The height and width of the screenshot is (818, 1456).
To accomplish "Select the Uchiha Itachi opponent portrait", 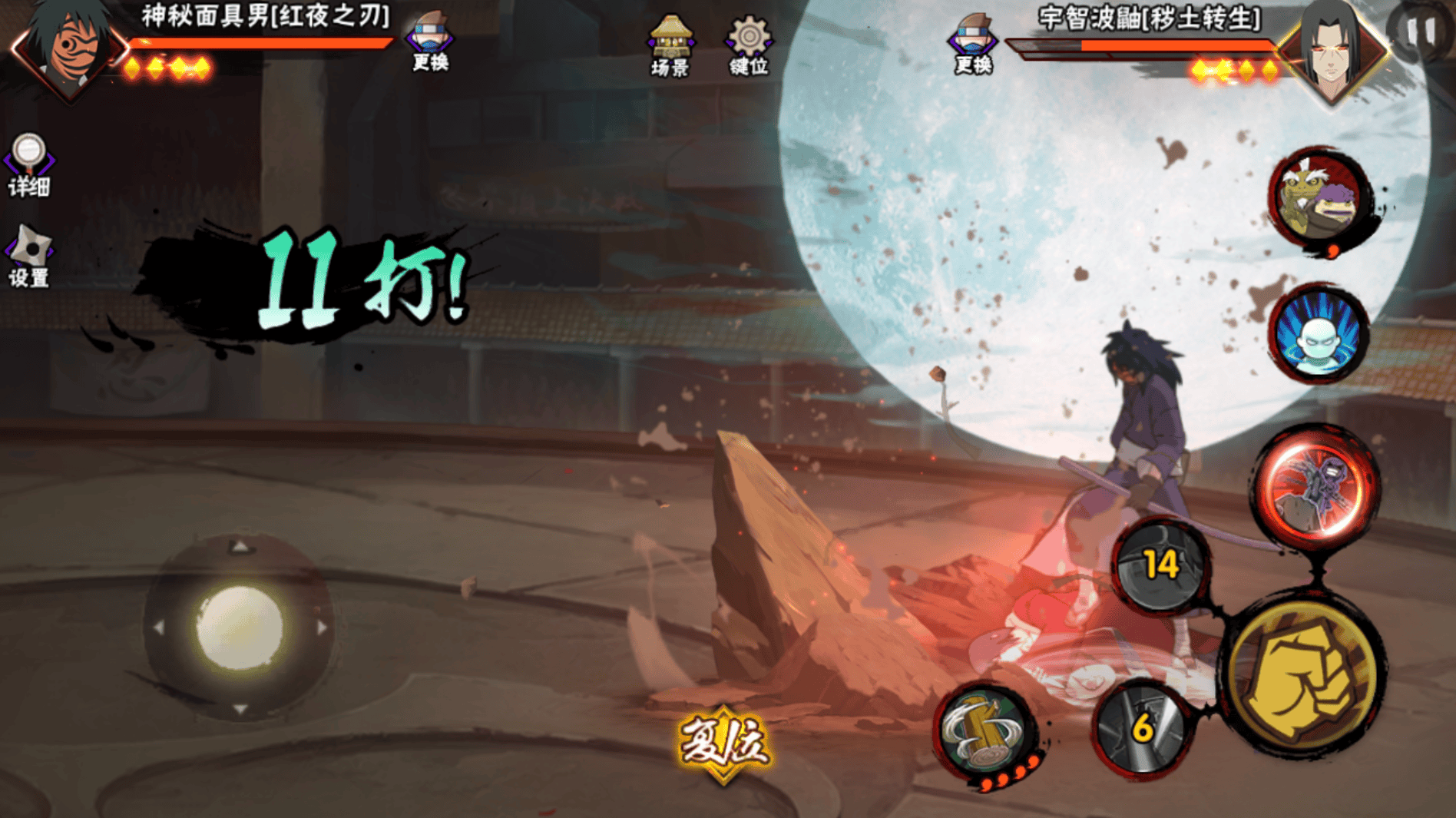I will (x=1332, y=50).
